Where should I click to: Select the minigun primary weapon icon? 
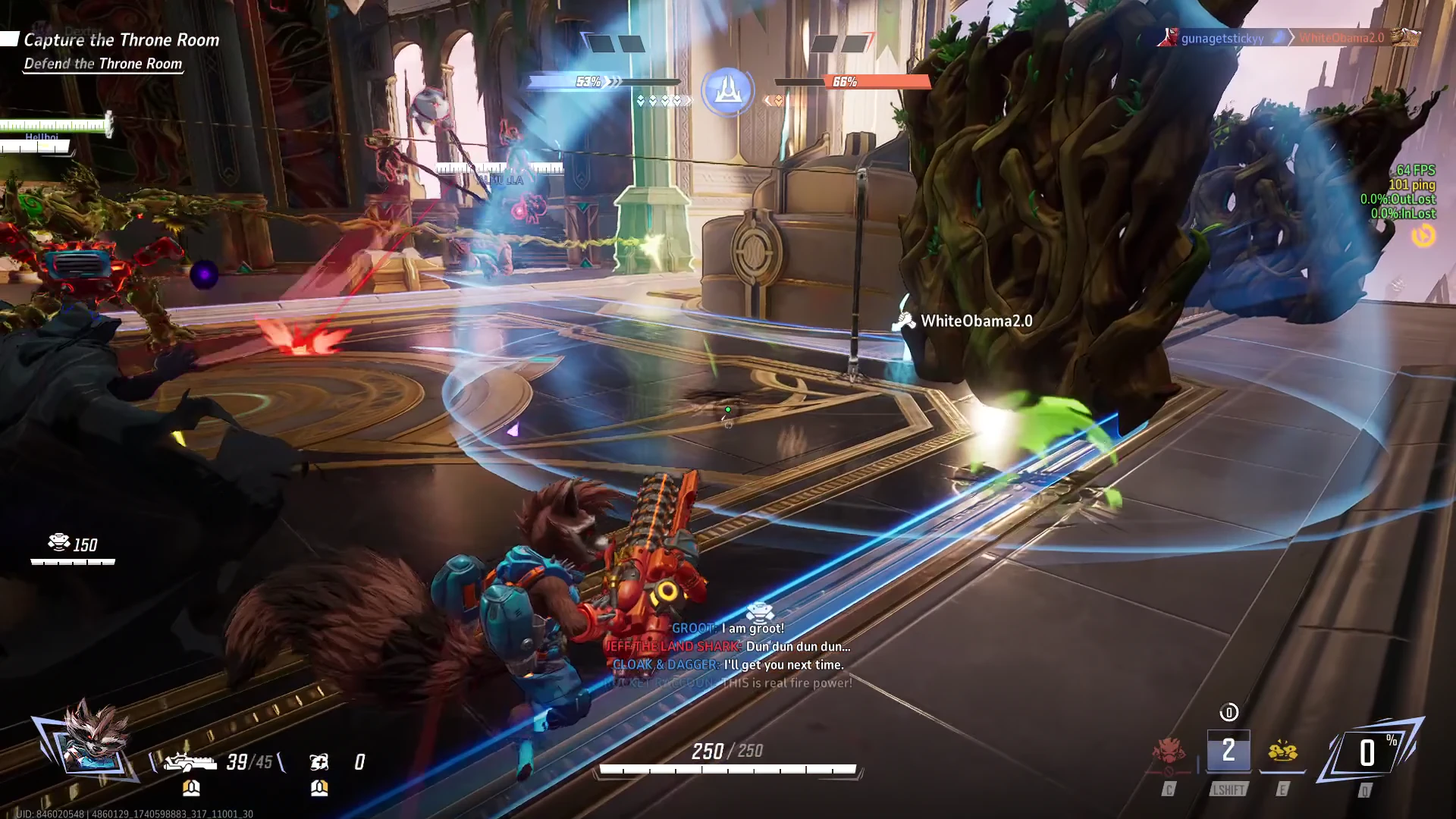pos(190,761)
